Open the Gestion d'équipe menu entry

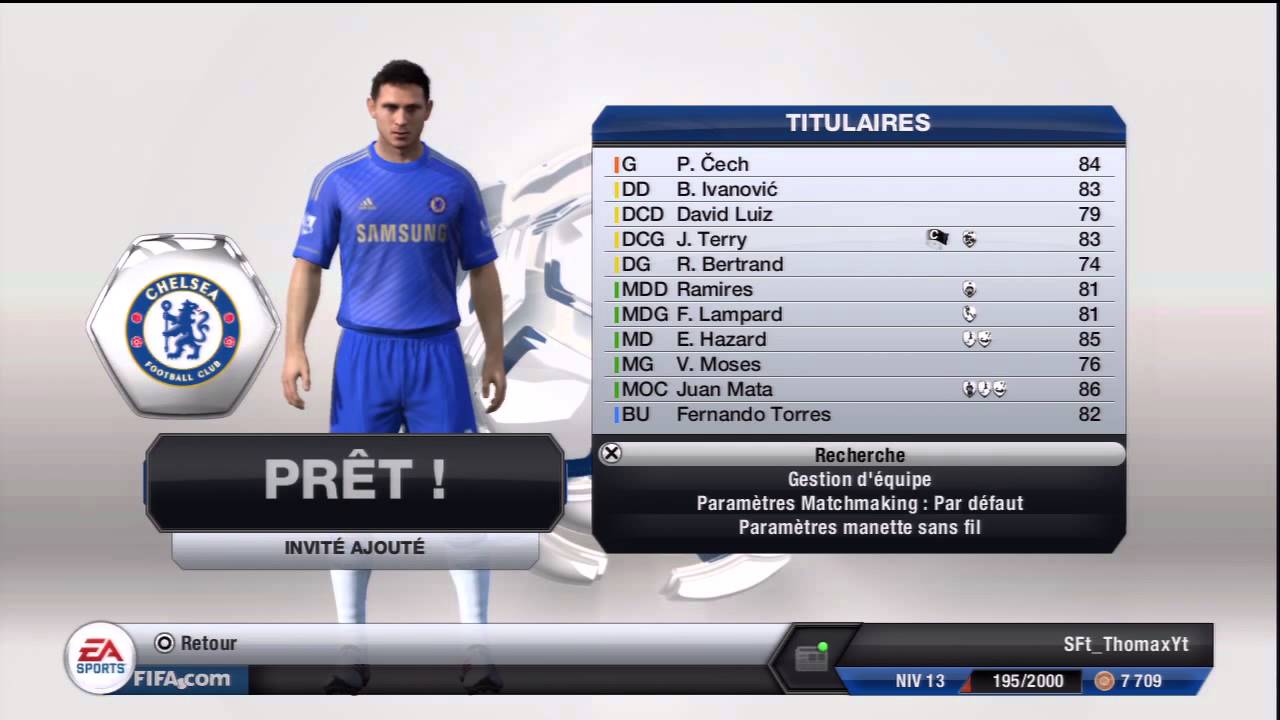pos(859,479)
